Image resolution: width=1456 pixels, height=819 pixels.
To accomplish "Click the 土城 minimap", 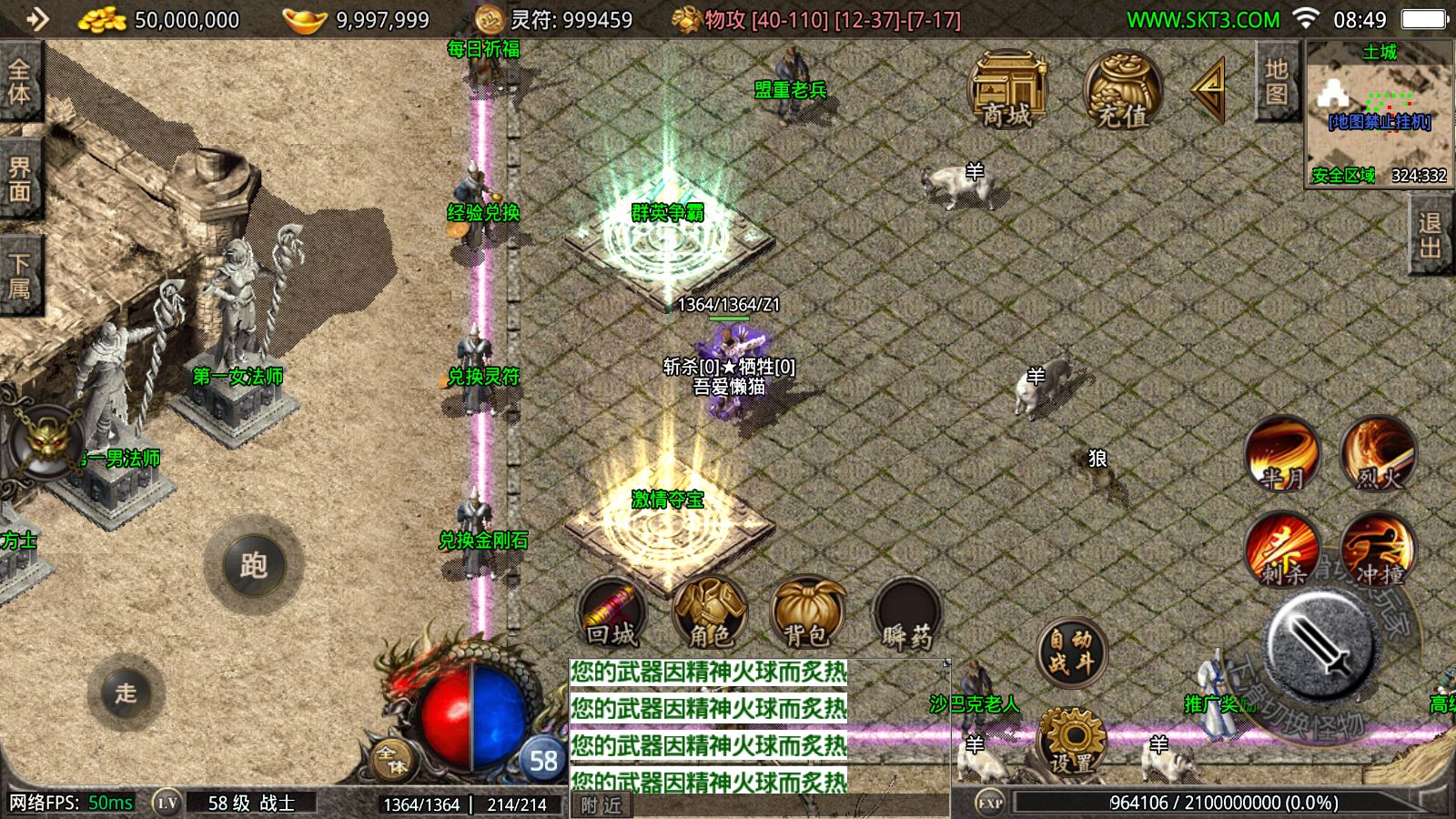I will point(1379,114).
